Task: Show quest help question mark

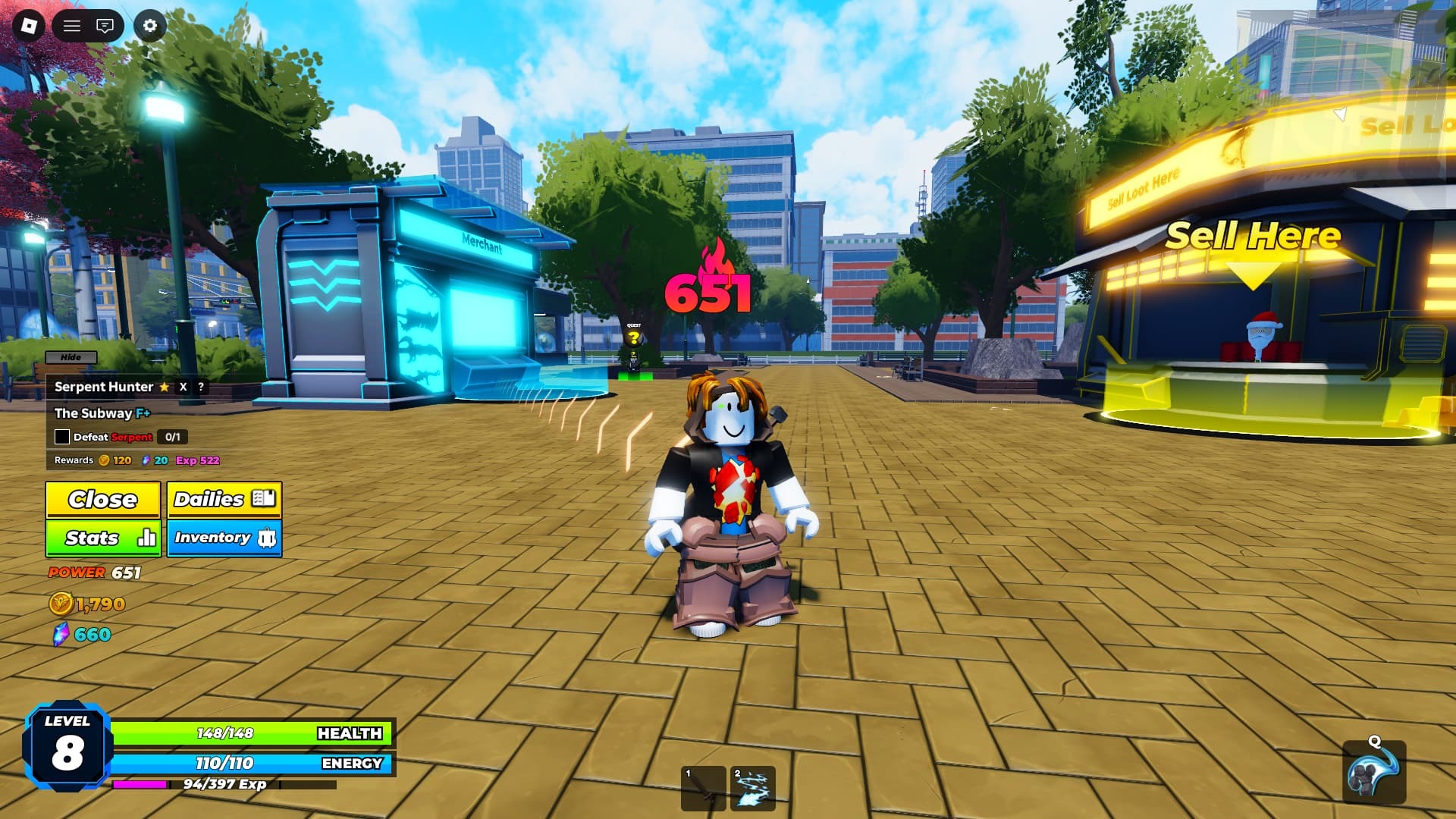Action: pyautogui.click(x=201, y=387)
